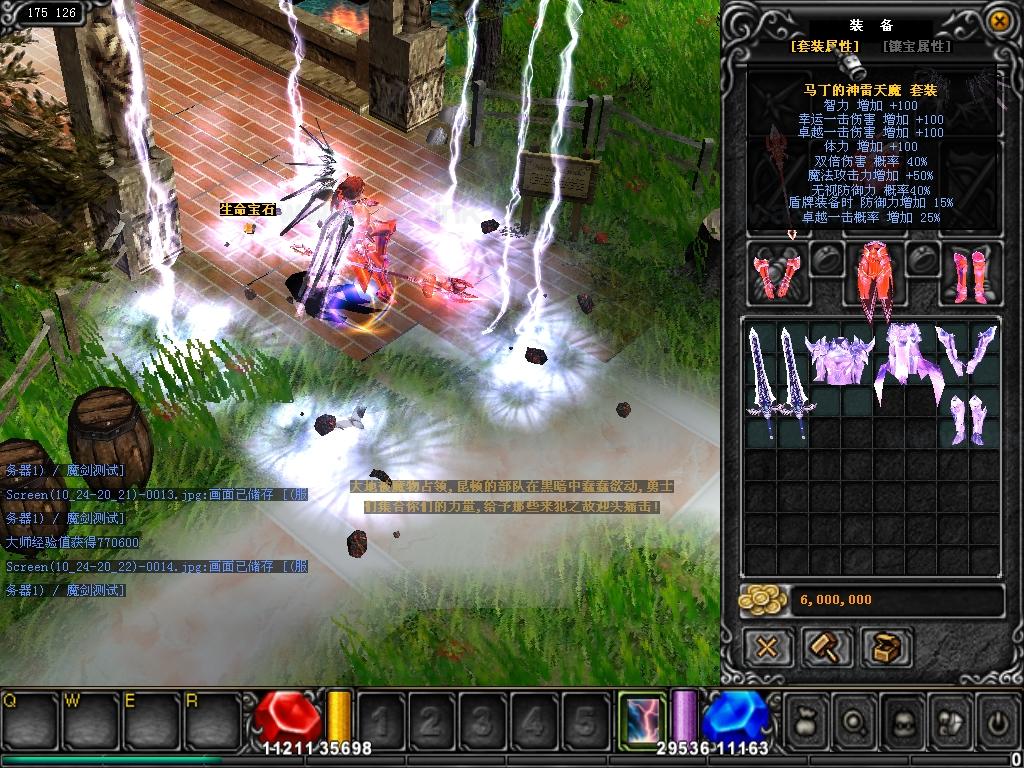The height and width of the screenshot is (768, 1024).
Task: Click the magnifying glass icon
Action: (x=856, y=719)
